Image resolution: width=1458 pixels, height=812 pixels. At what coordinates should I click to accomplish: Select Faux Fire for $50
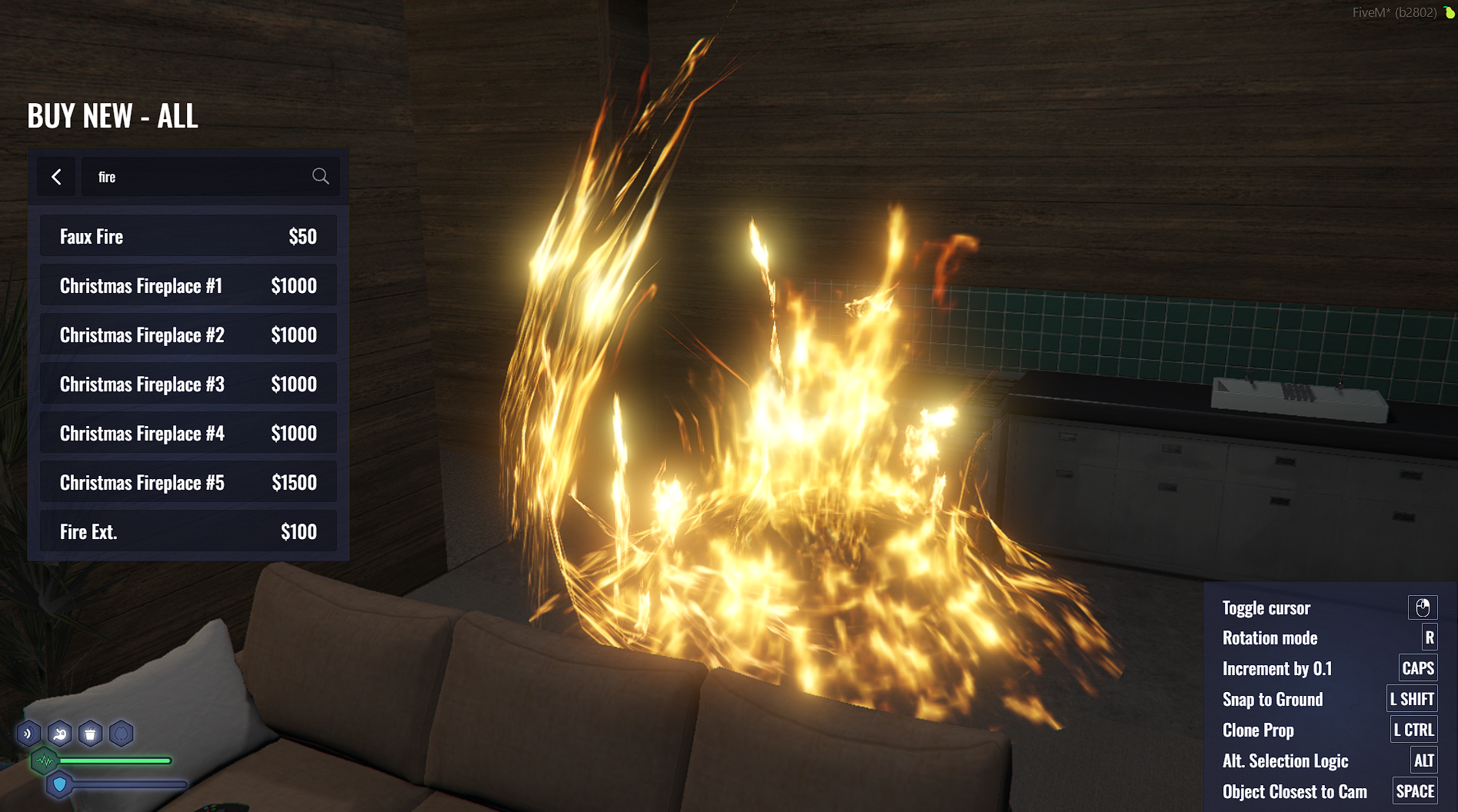tap(188, 236)
